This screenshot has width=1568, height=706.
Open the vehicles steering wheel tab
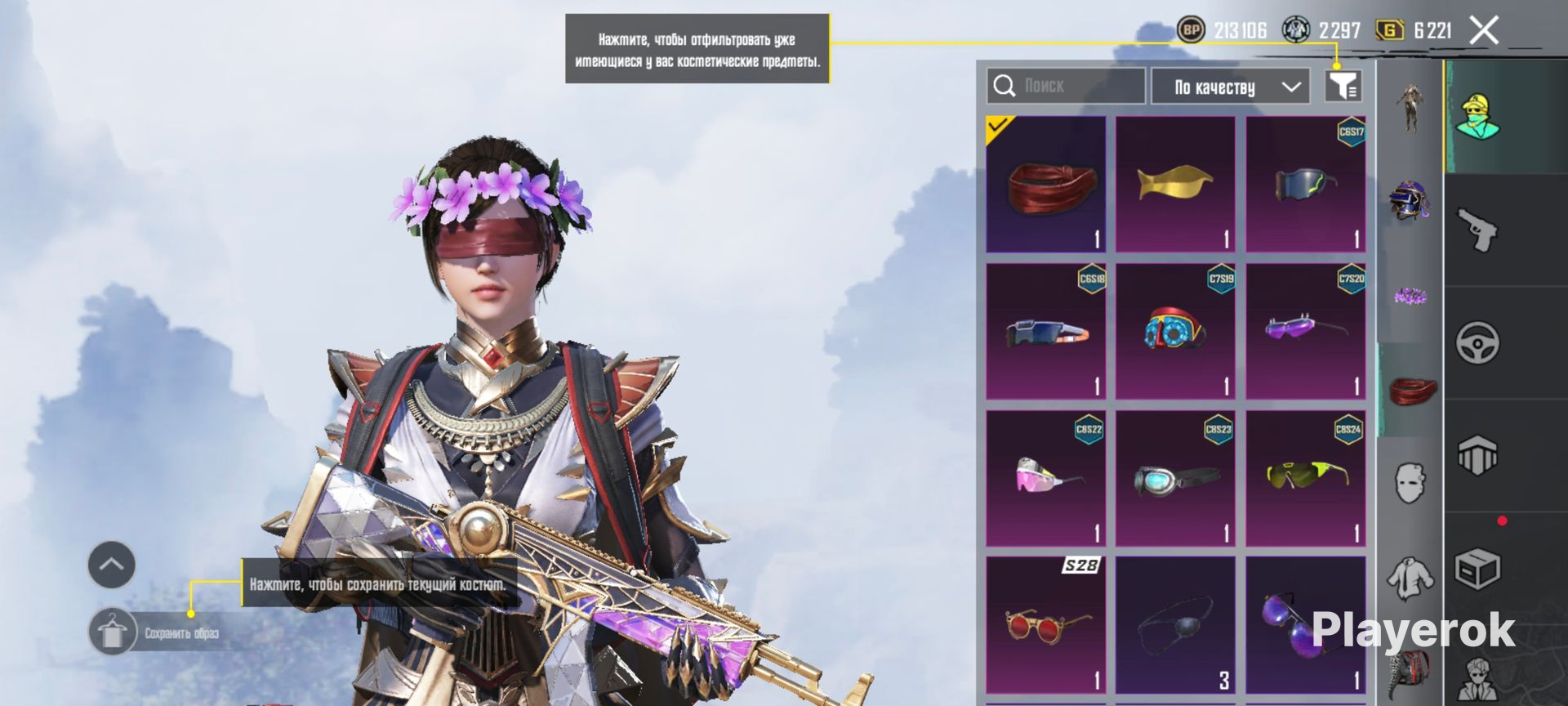click(1477, 343)
